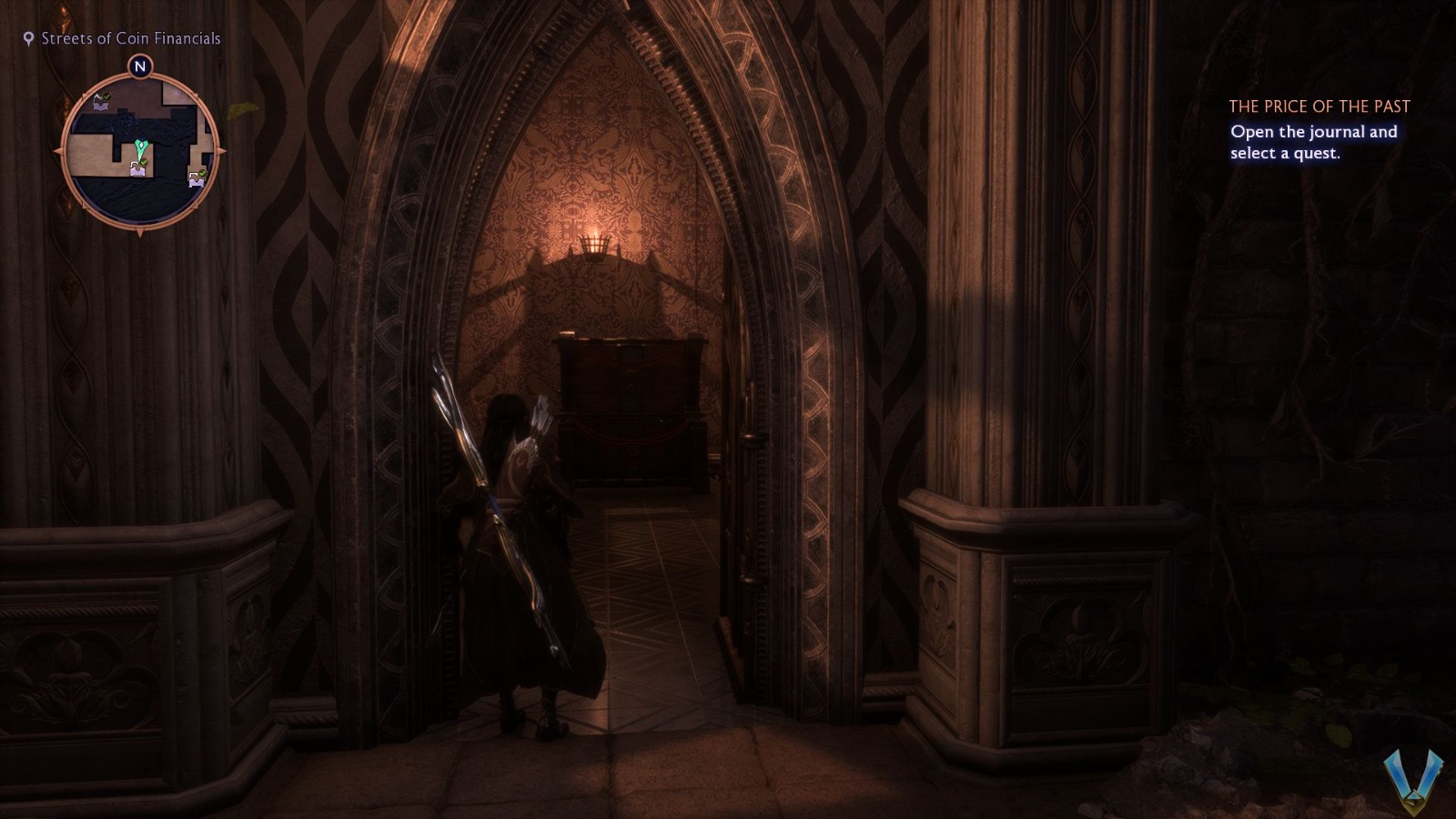Click the west compass point of the minimap
This screenshot has height=819, width=1456.
coord(57,151)
